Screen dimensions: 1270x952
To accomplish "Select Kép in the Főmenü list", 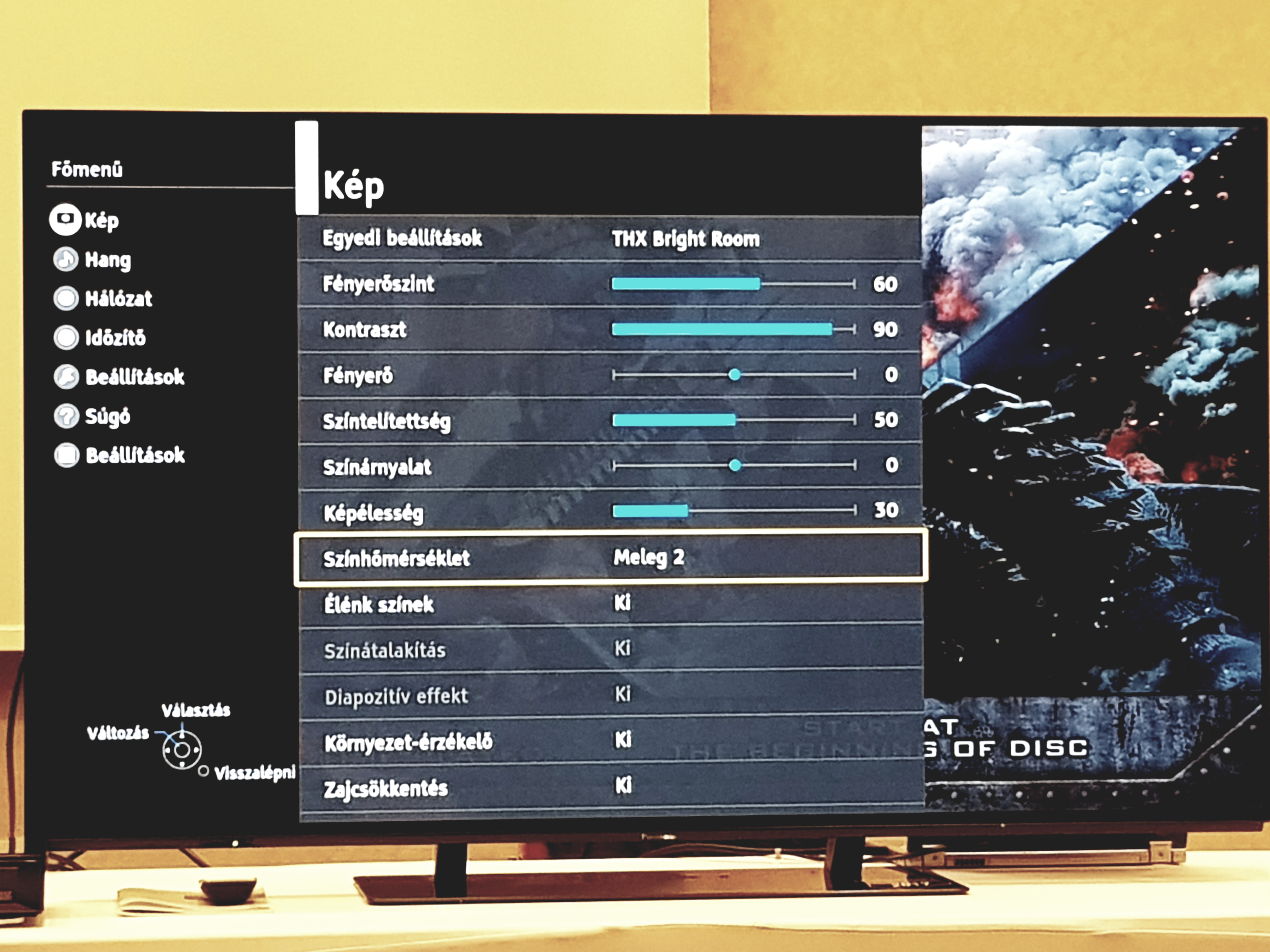I will pyautogui.click(x=86, y=220).
